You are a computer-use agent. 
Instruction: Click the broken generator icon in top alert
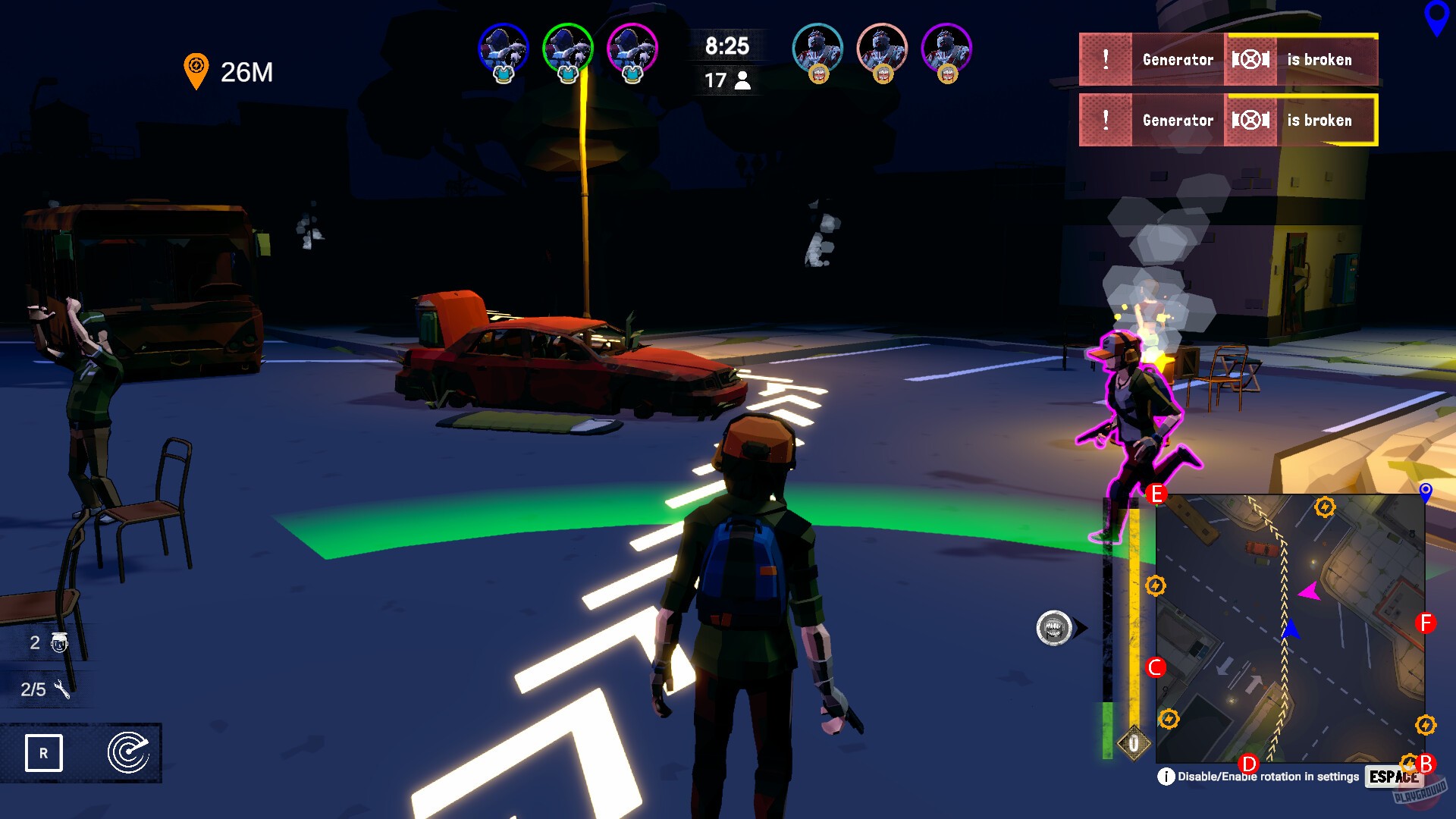pos(1252,60)
